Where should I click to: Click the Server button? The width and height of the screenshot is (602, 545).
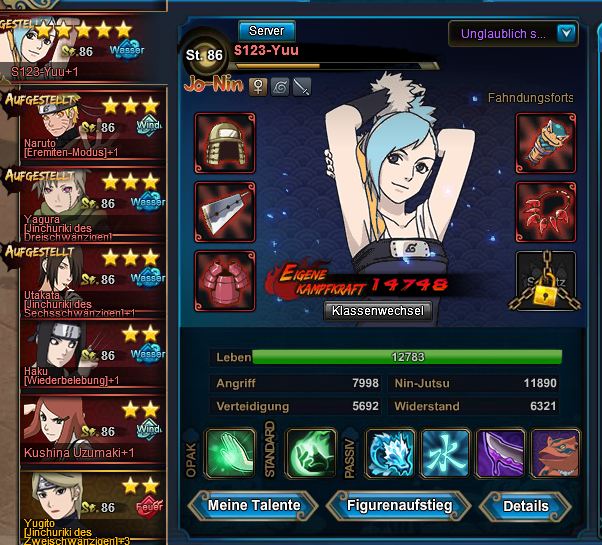266,31
